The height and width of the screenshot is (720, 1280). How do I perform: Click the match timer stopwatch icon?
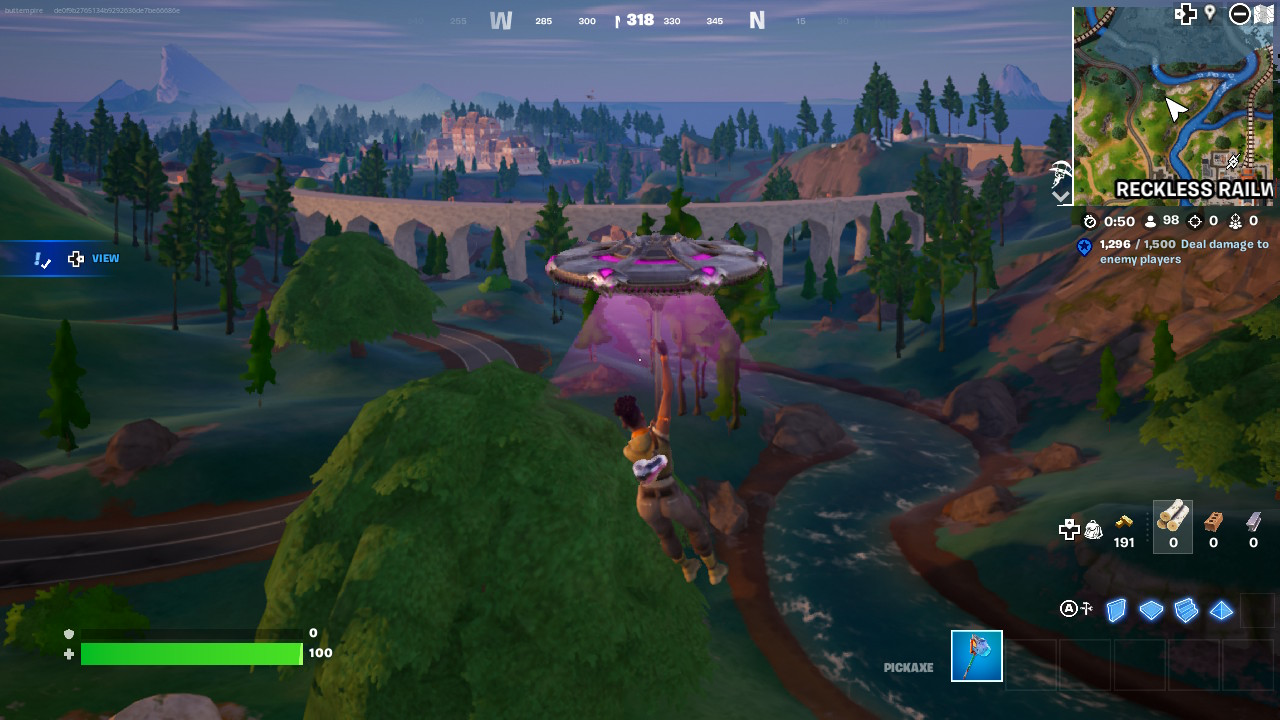click(1091, 221)
